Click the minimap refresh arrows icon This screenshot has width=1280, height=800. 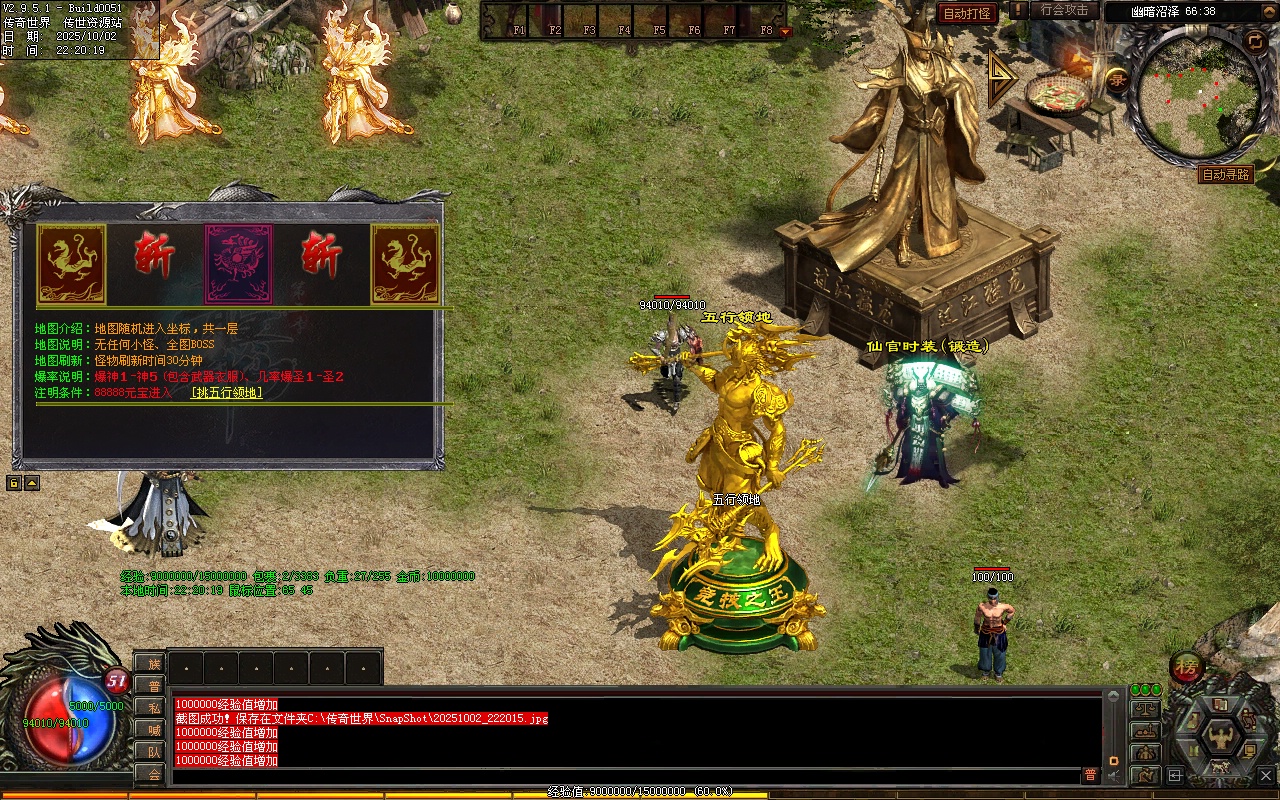1255,41
